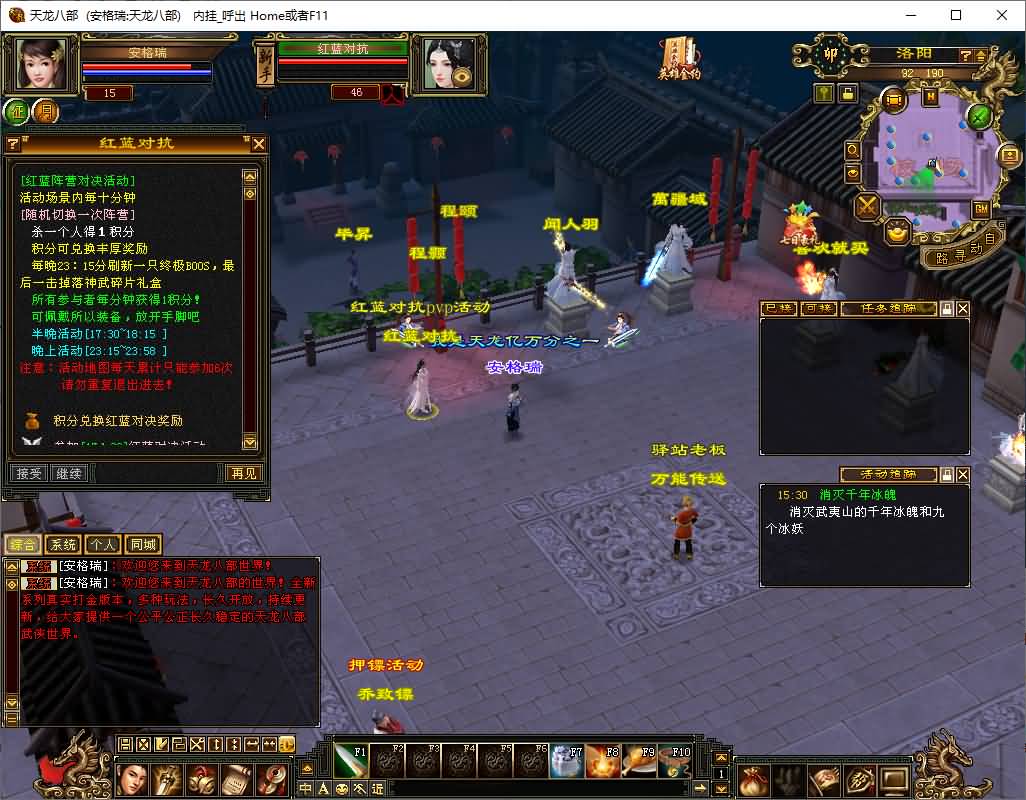This screenshot has width=1026, height=800.
Task: Open the gold ingot shop icon
Action: pos(897,231)
